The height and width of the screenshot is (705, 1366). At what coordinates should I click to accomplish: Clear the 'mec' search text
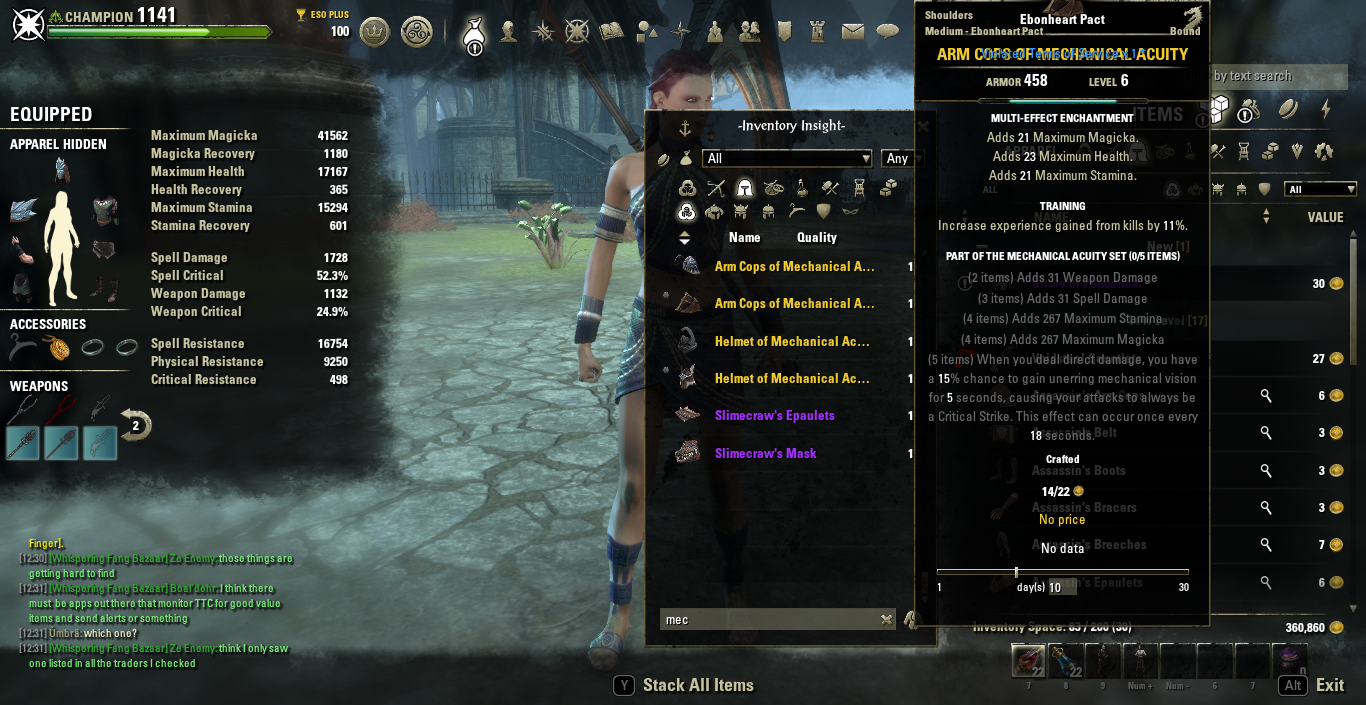[x=886, y=620]
